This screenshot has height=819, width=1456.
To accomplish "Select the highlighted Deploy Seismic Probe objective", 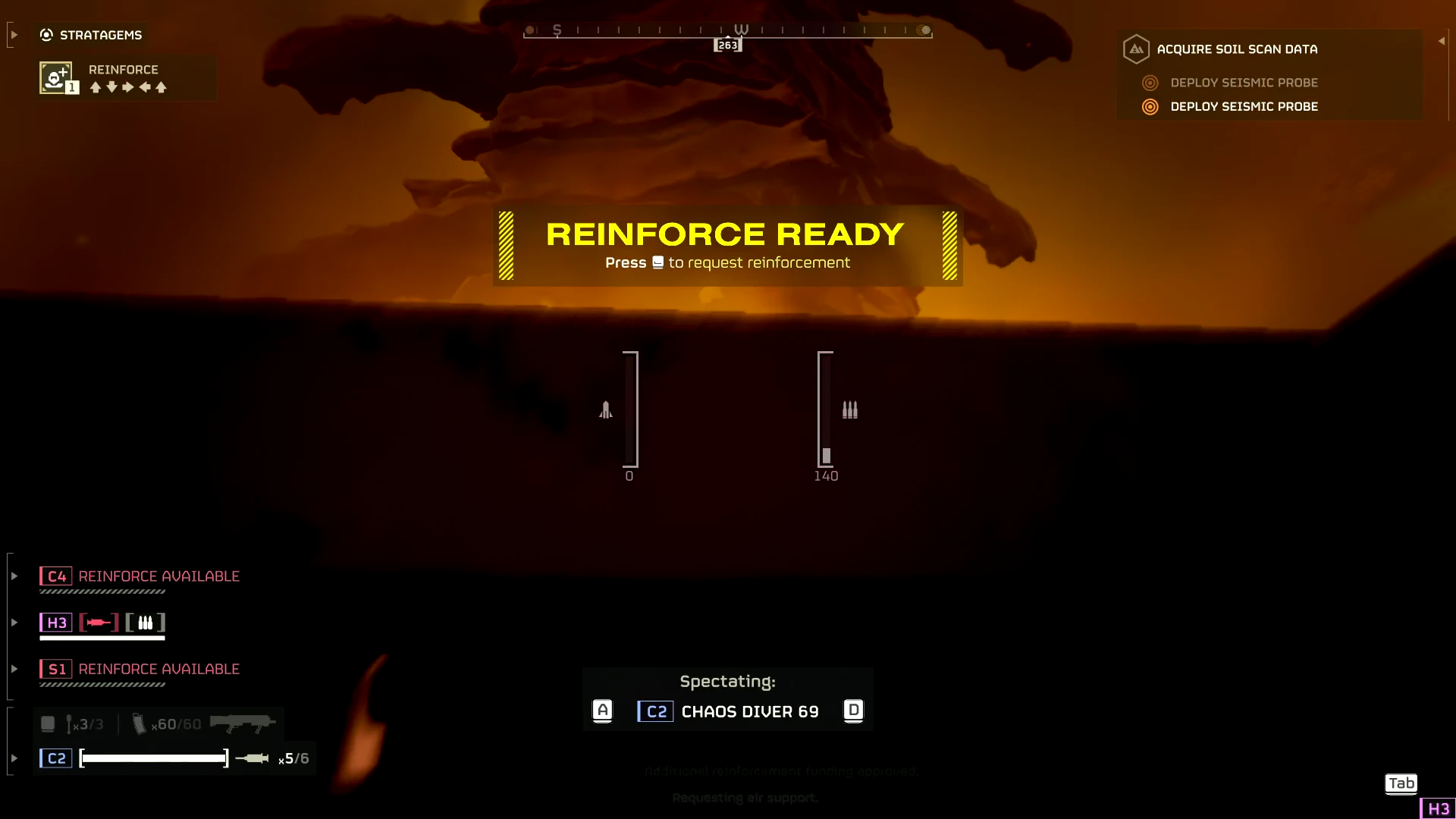I will (x=1244, y=107).
